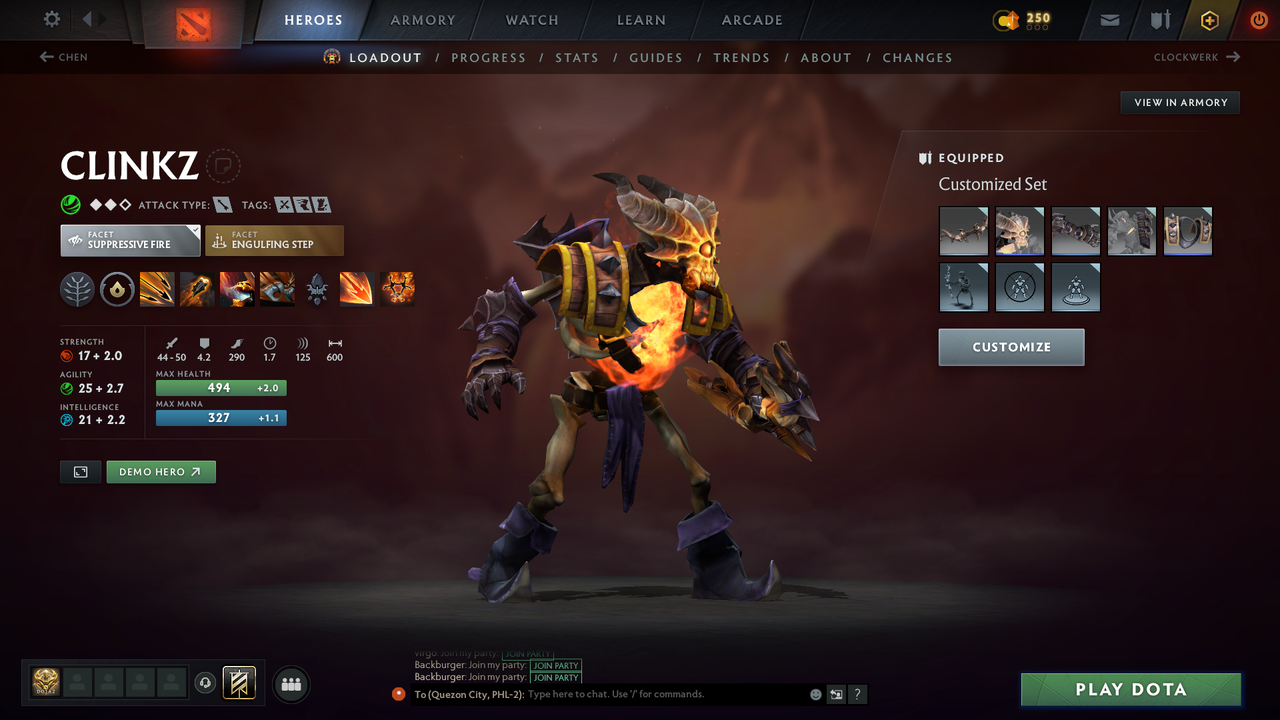Switch to the STATS tab
Image resolution: width=1280 pixels, height=720 pixels.
coord(577,57)
